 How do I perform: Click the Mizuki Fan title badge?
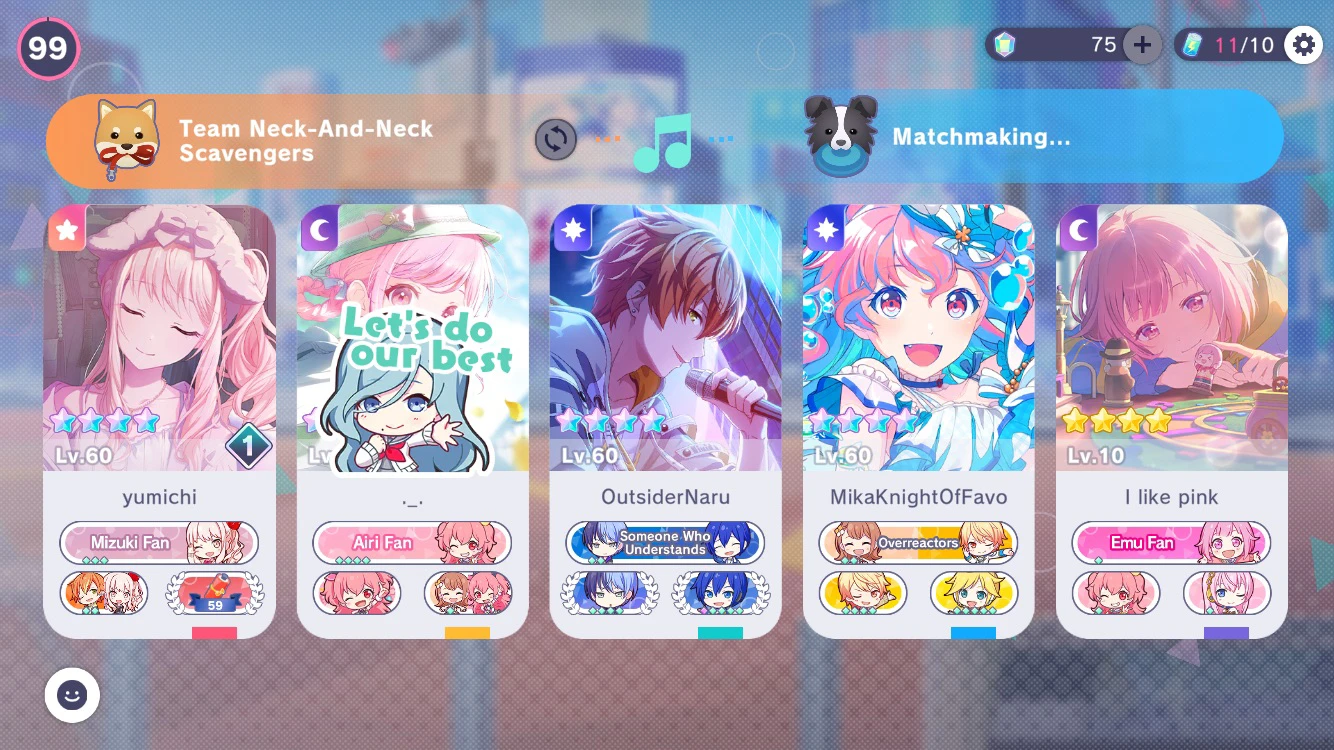tap(159, 541)
